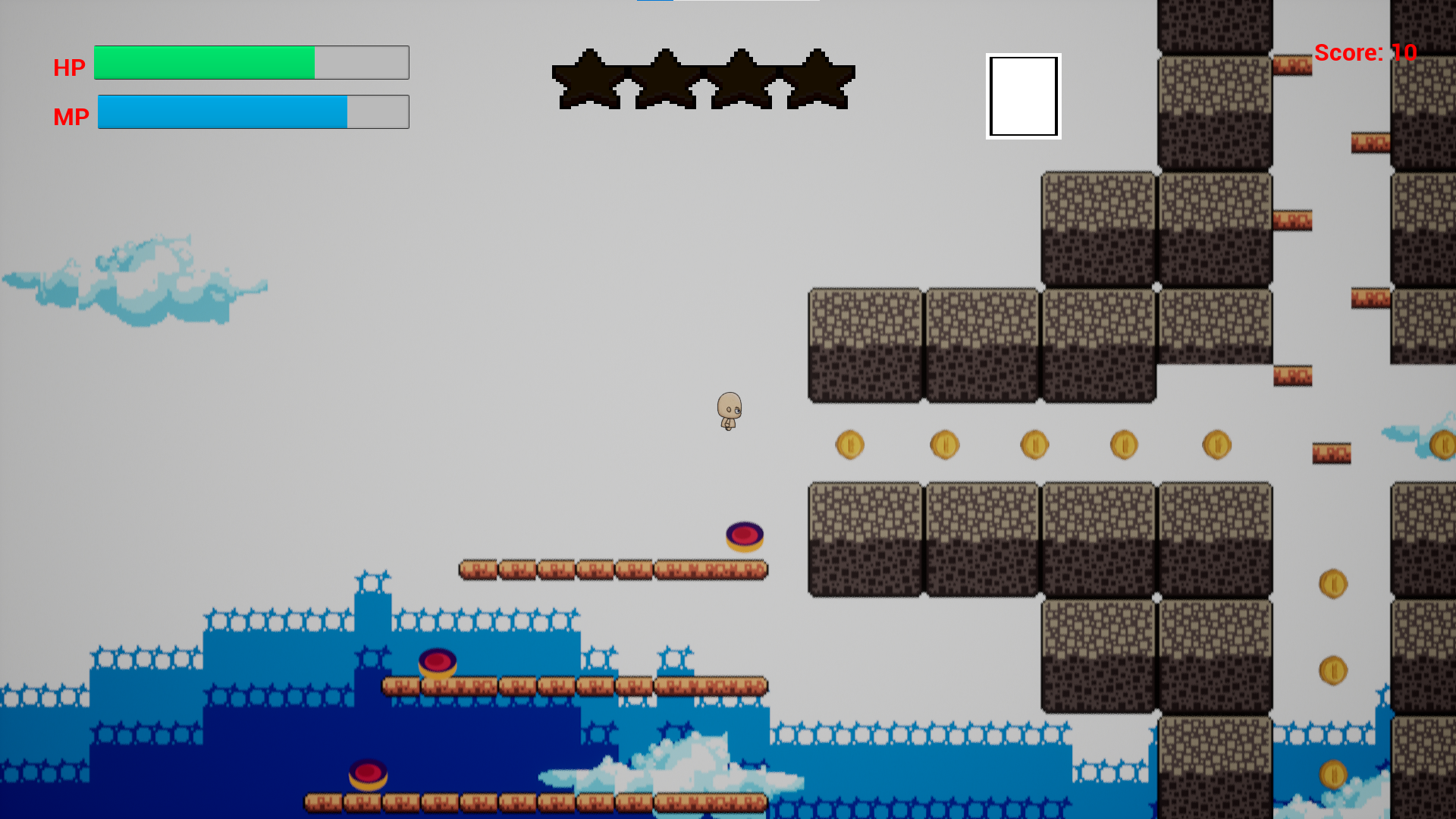Click the red HP label
This screenshot has width=1456, height=819.
[69, 67]
